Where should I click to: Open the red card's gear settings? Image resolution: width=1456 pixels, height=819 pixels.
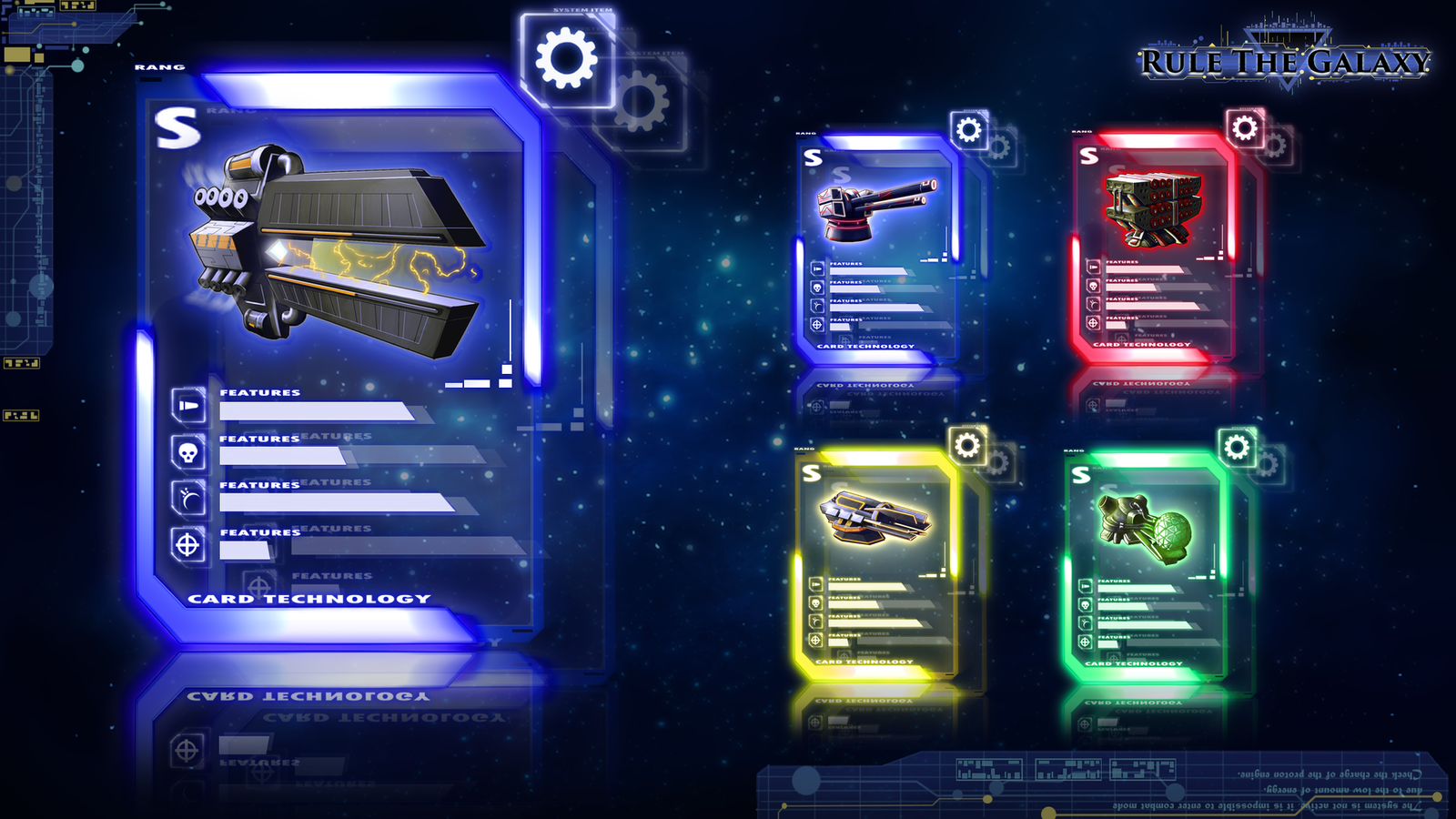[1245, 128]
